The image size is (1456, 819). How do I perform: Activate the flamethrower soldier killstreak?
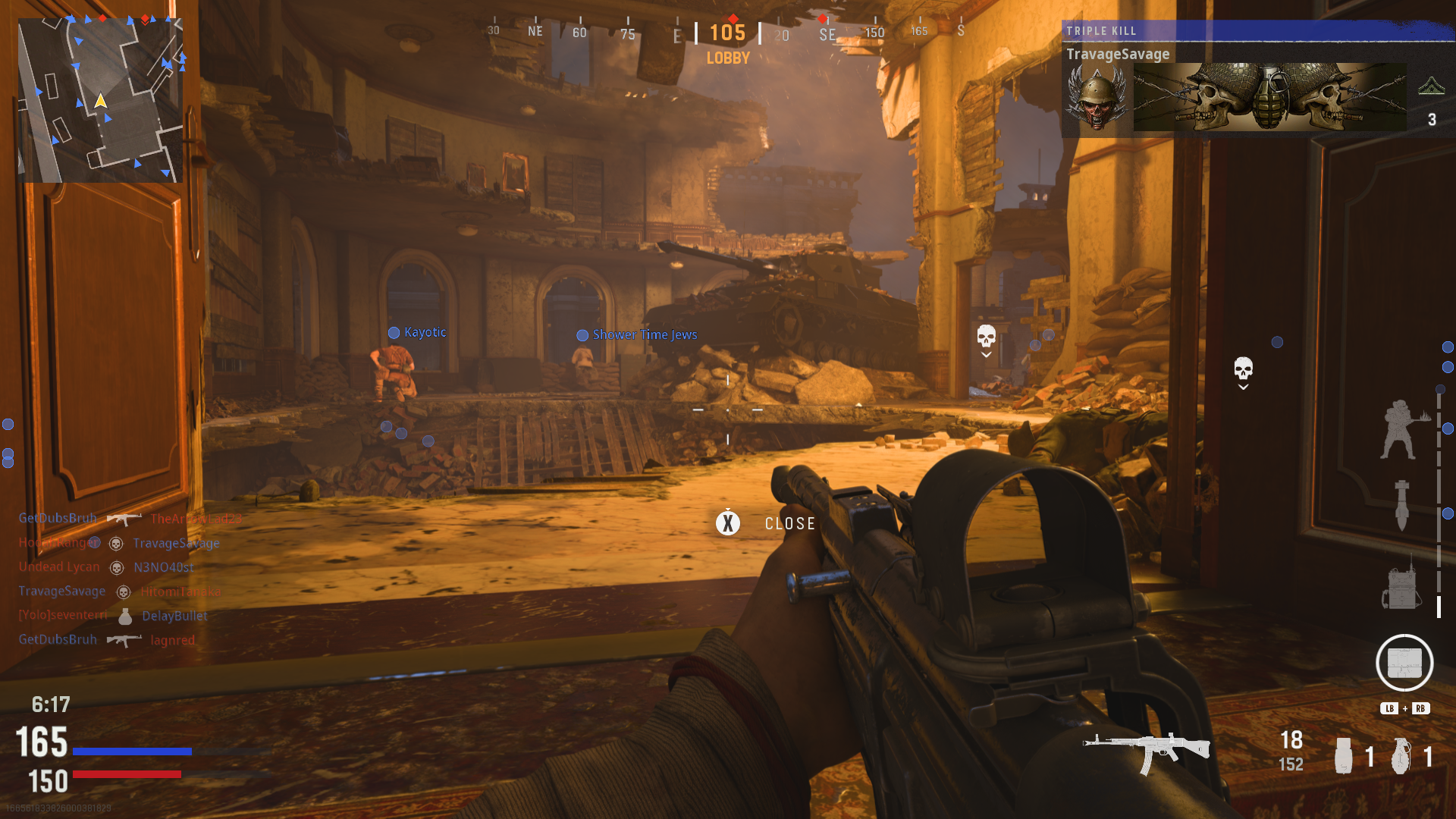point(1401,430)
